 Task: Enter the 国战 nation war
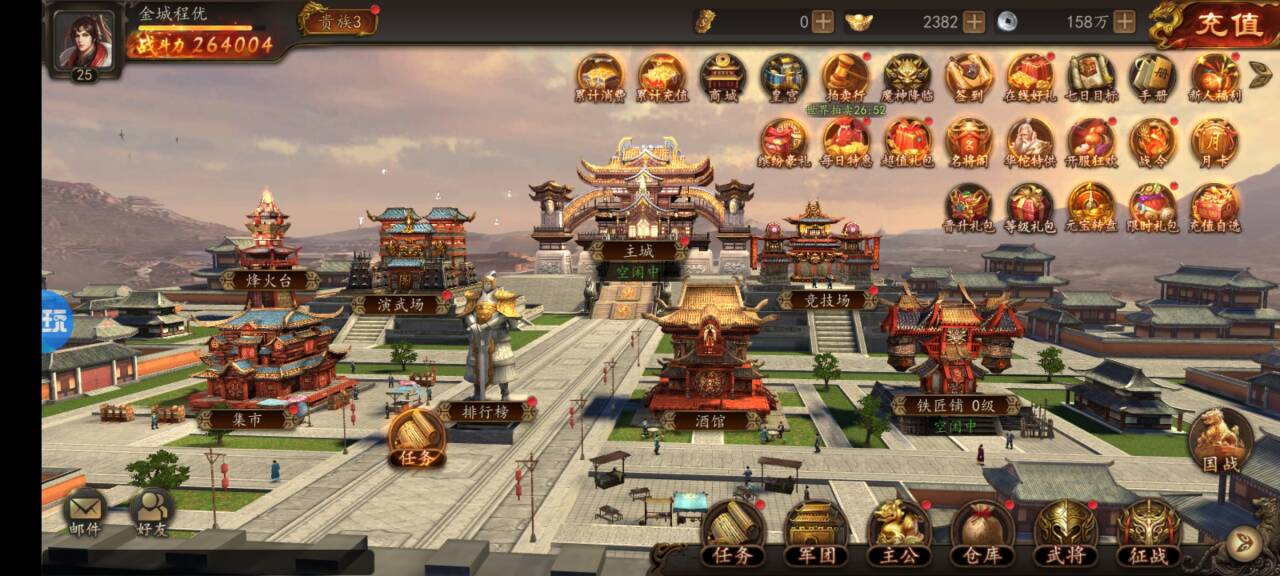(1220, 441)
